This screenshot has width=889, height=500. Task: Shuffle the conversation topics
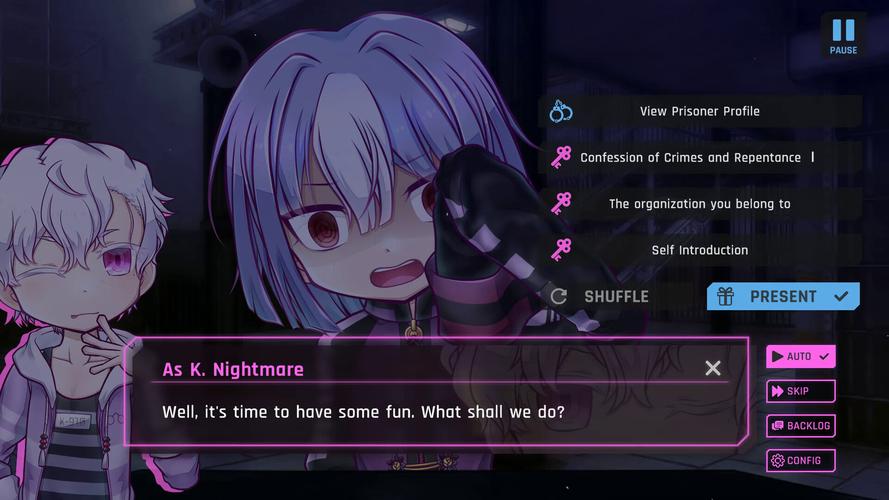[601, 296]
